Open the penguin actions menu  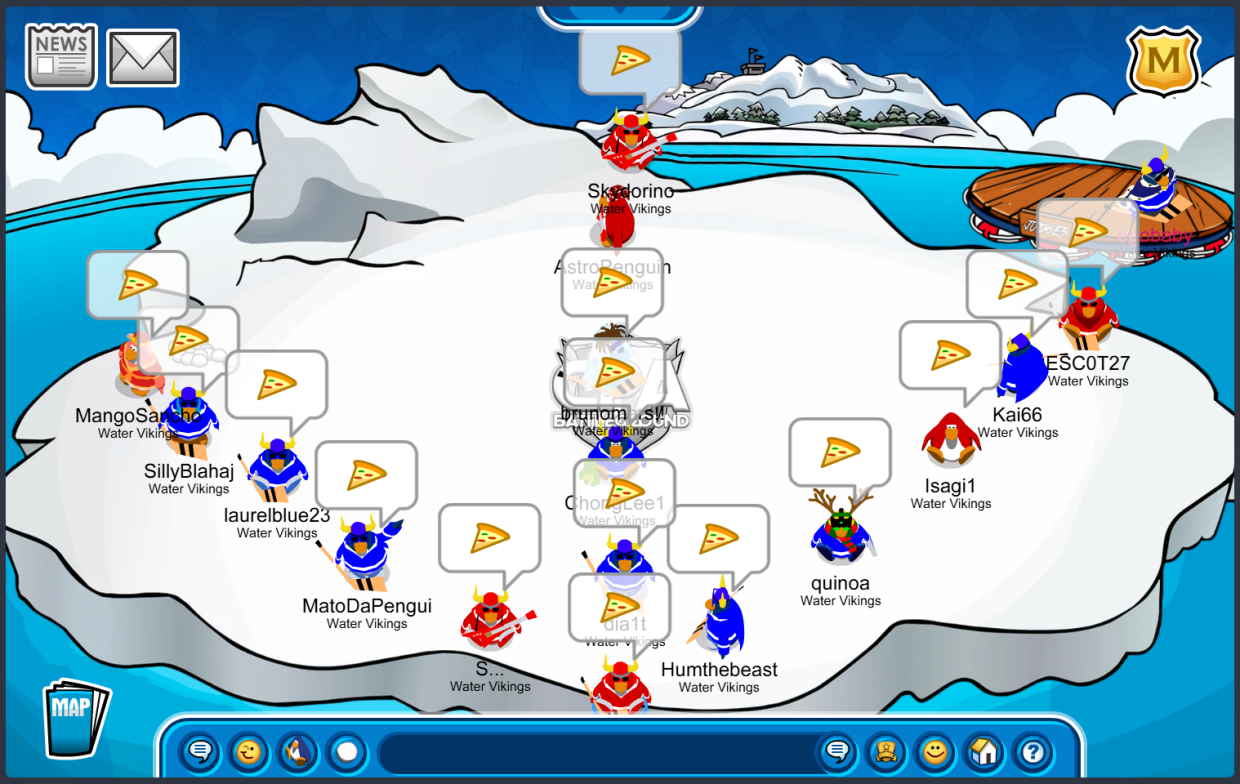[x=297, y=751]
